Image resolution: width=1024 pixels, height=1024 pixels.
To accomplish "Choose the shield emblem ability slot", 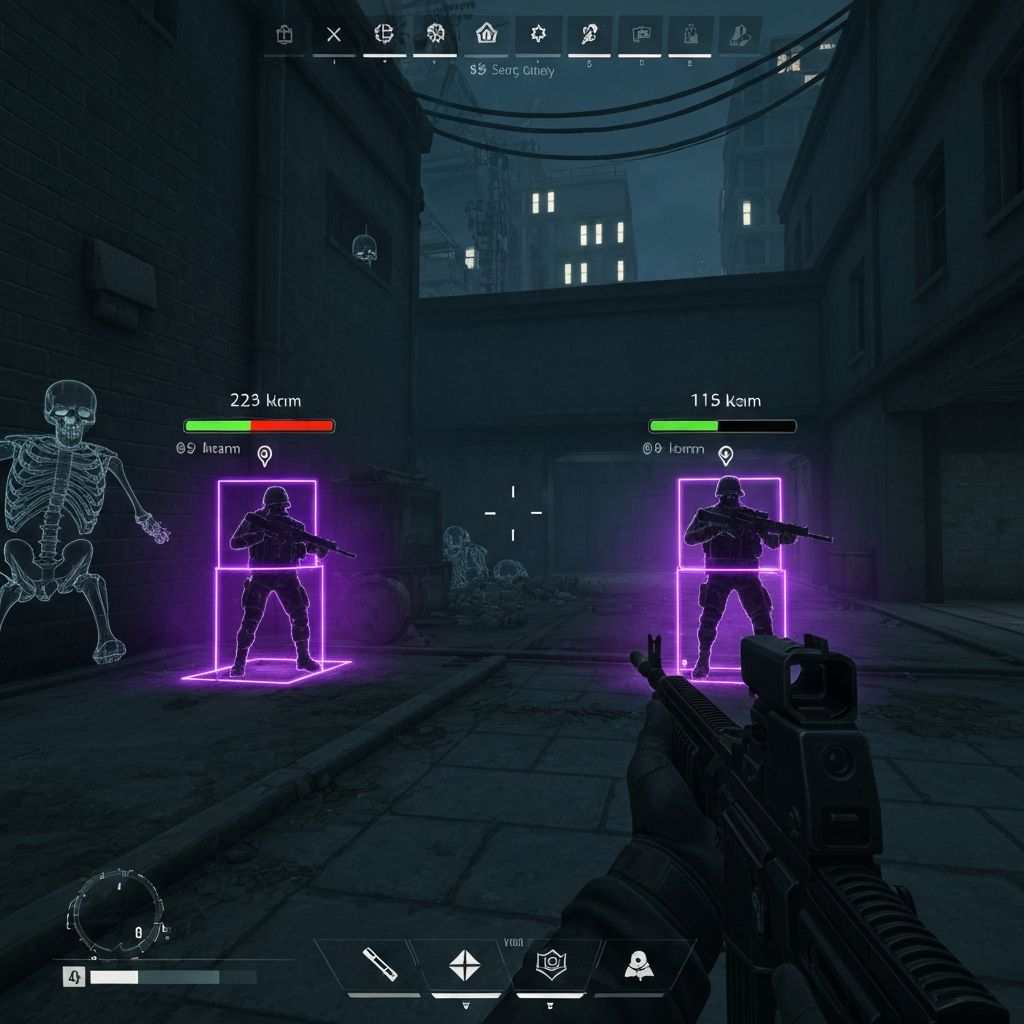I will (549, 964).
